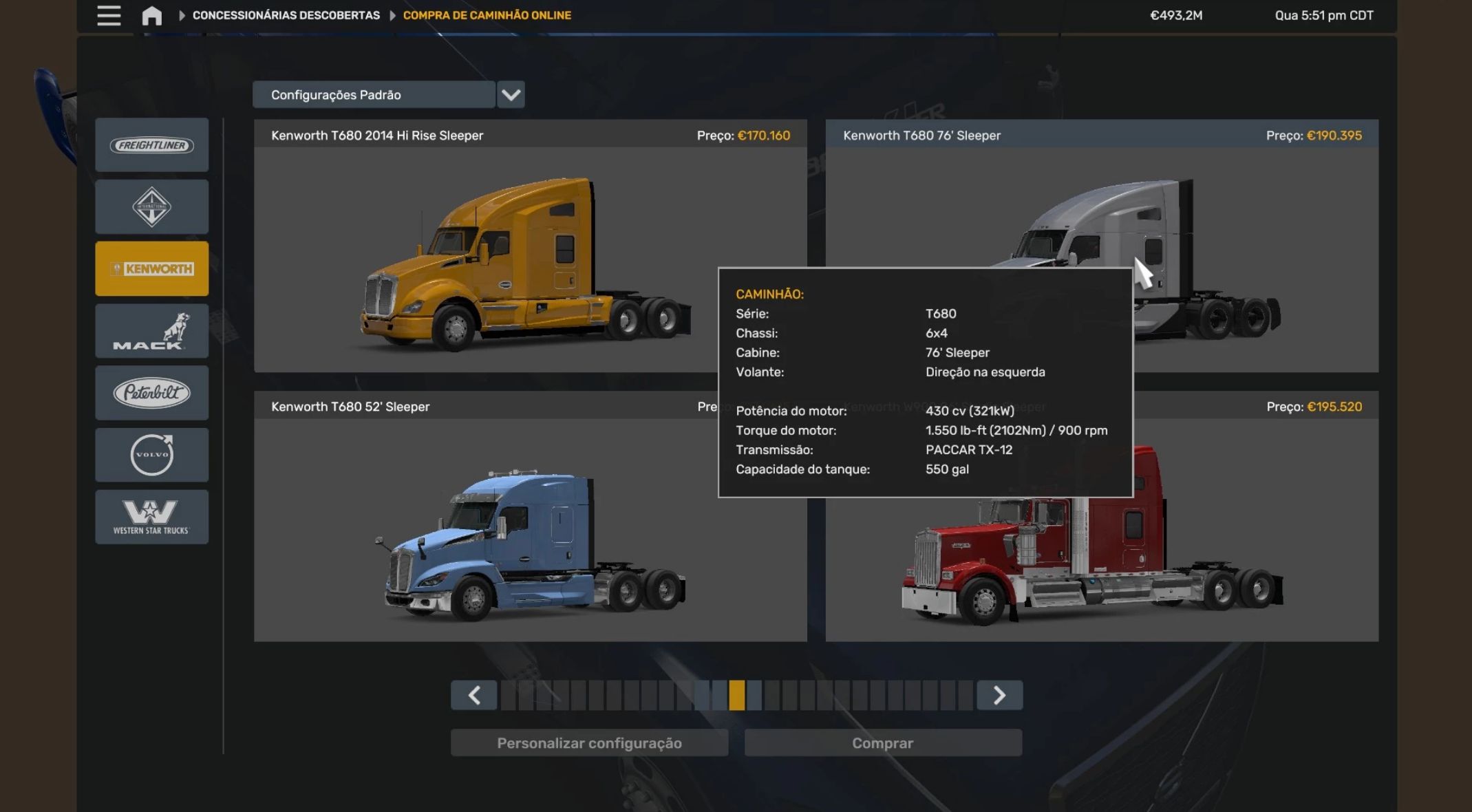The height and width of the screenshot is (812, 1472).
Task: Select the Volvo brand
Action: tap(151, 455)
